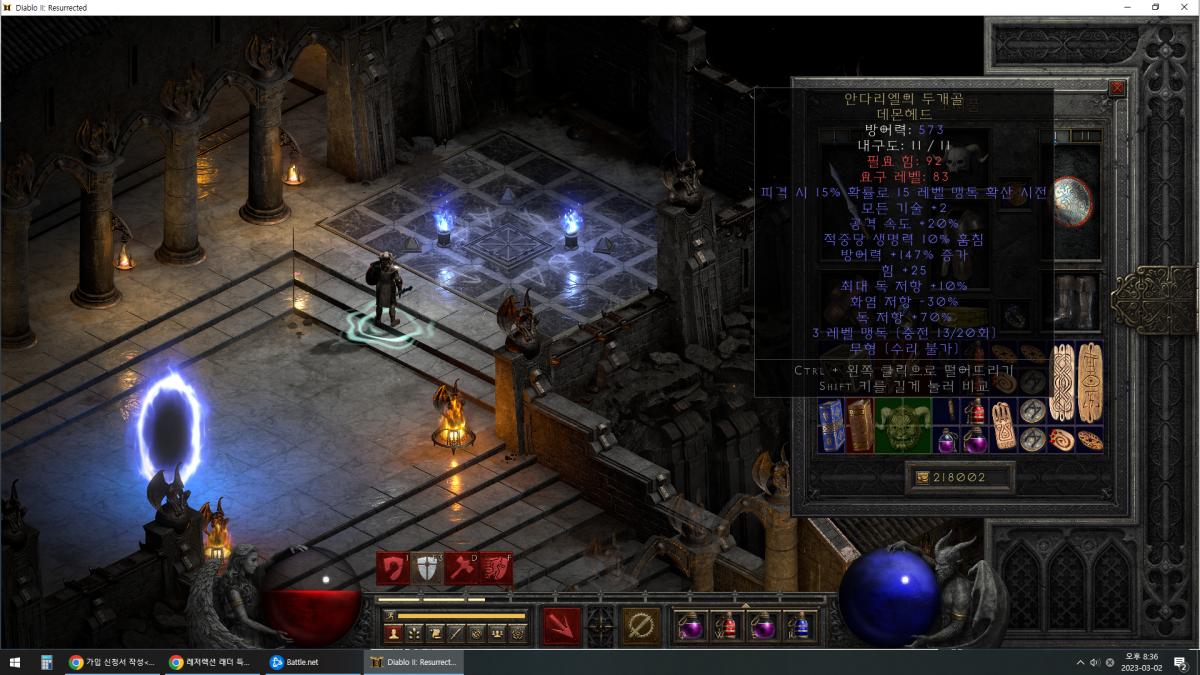Select the green demon mask helm in inventory
Viewport: 1200px width, 675px height.
[x=903, y=425]
